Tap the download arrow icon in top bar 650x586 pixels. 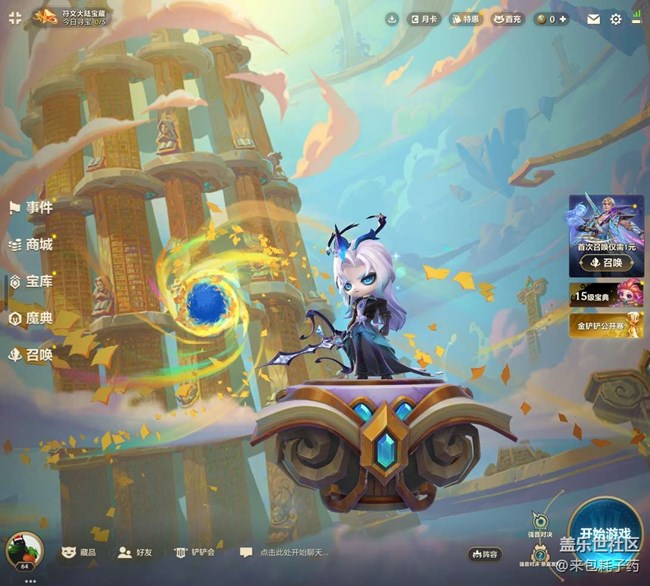(392, 19)
